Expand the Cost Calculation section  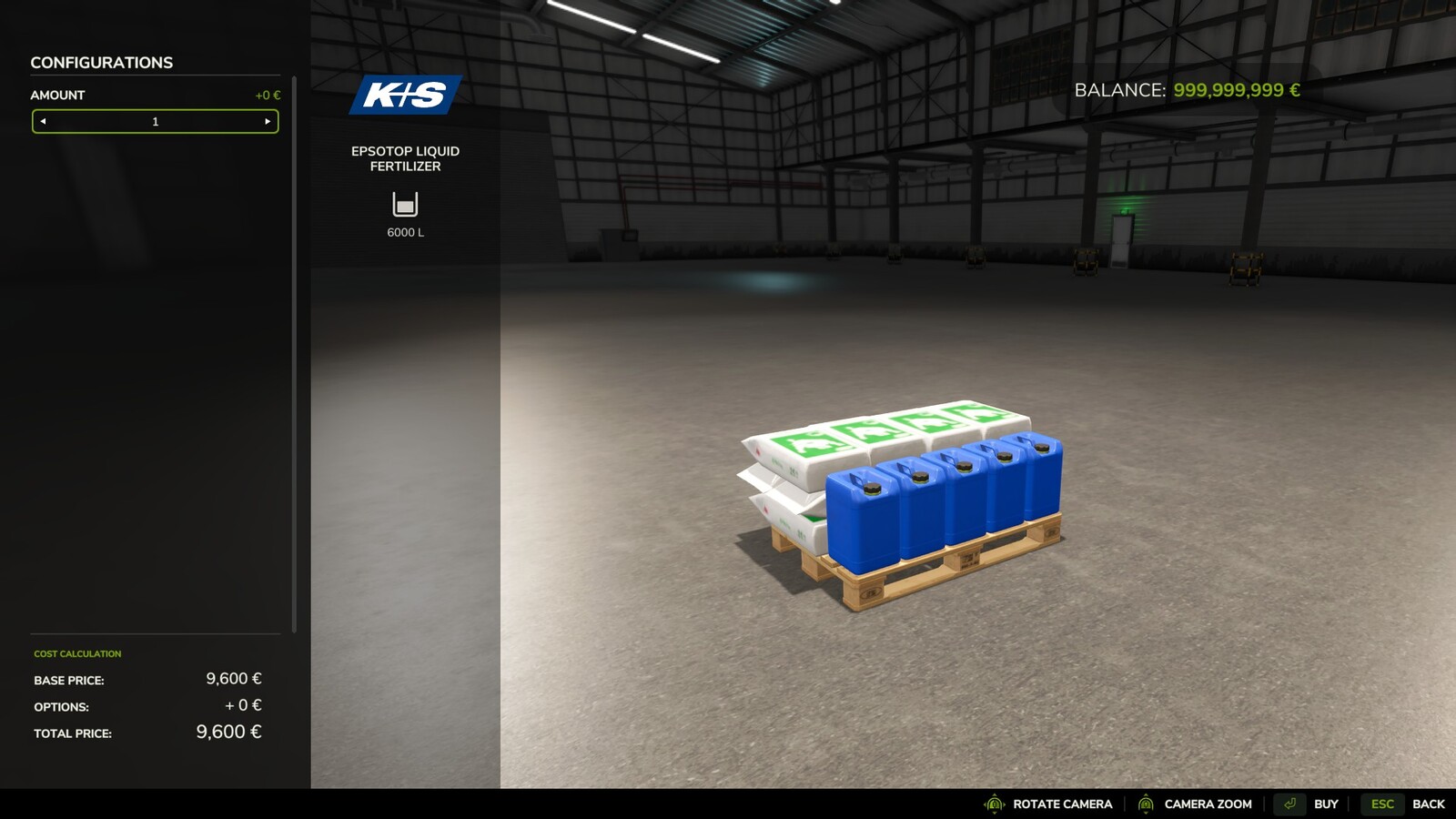[x=76, y=653]
